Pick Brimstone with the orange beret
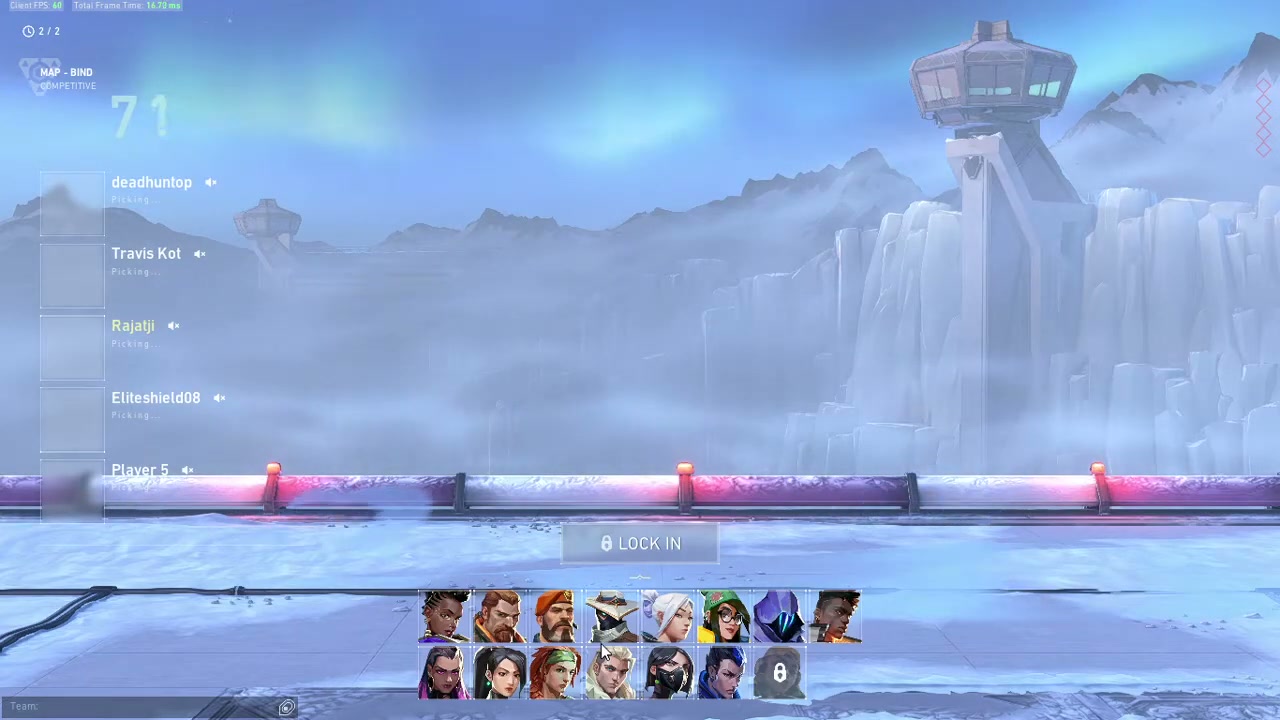This screenshot has height=720, width=1280. pos(556,616)
